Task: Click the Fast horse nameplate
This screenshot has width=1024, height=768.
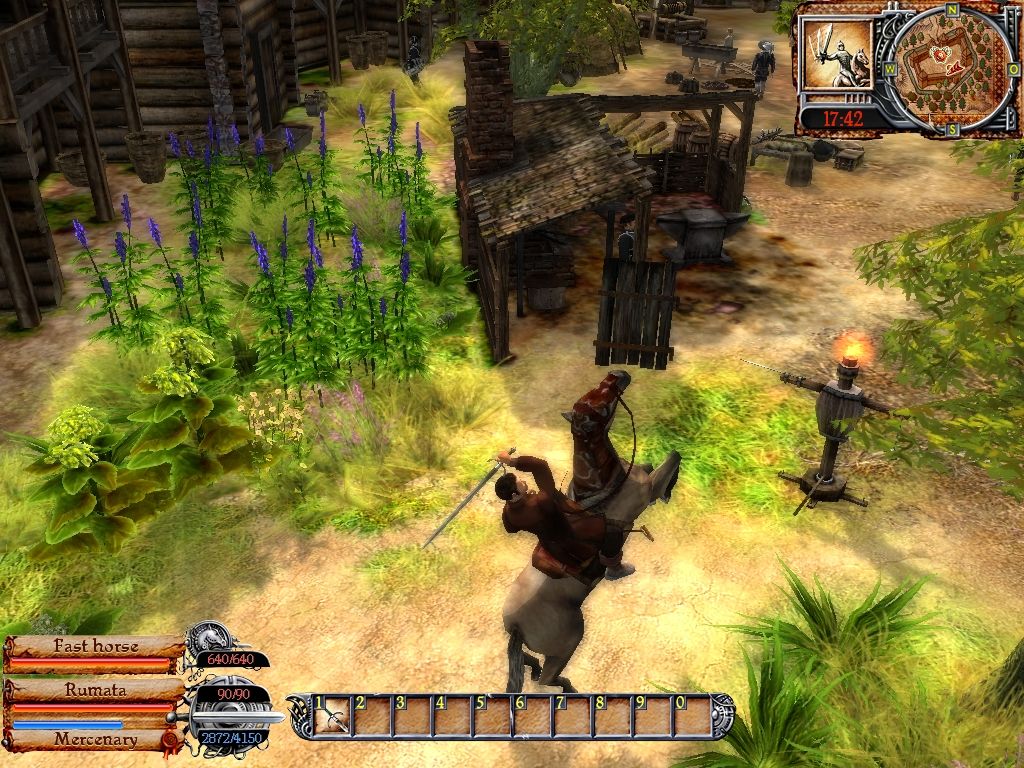Action: click(x=95, y=646)
